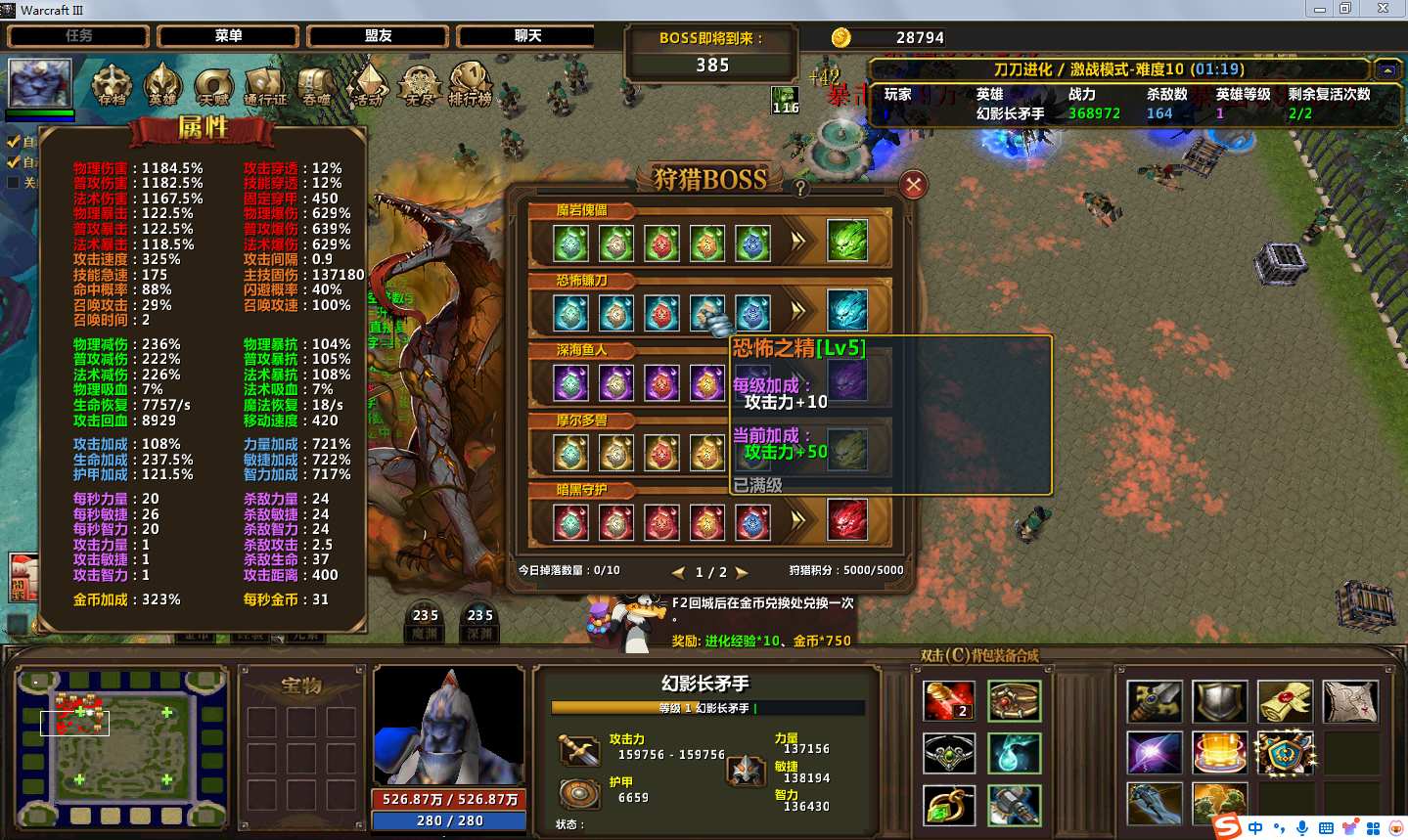This screenshot has width=1408, height=840.
Task: Open the 通行证 pass icon
Action: (265, 85)
